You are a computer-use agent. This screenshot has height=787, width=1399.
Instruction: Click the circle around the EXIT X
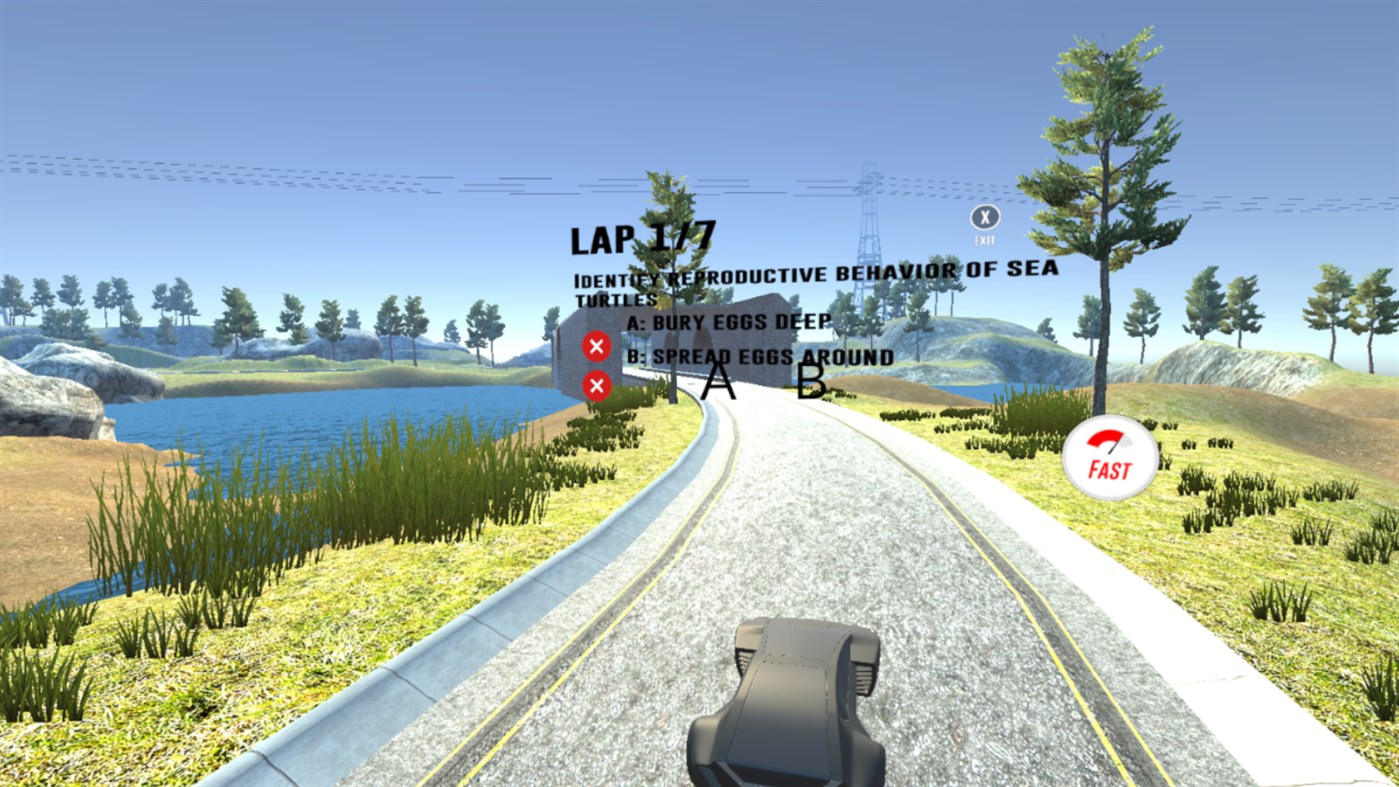pyautogui.click(x=986, y=219)
